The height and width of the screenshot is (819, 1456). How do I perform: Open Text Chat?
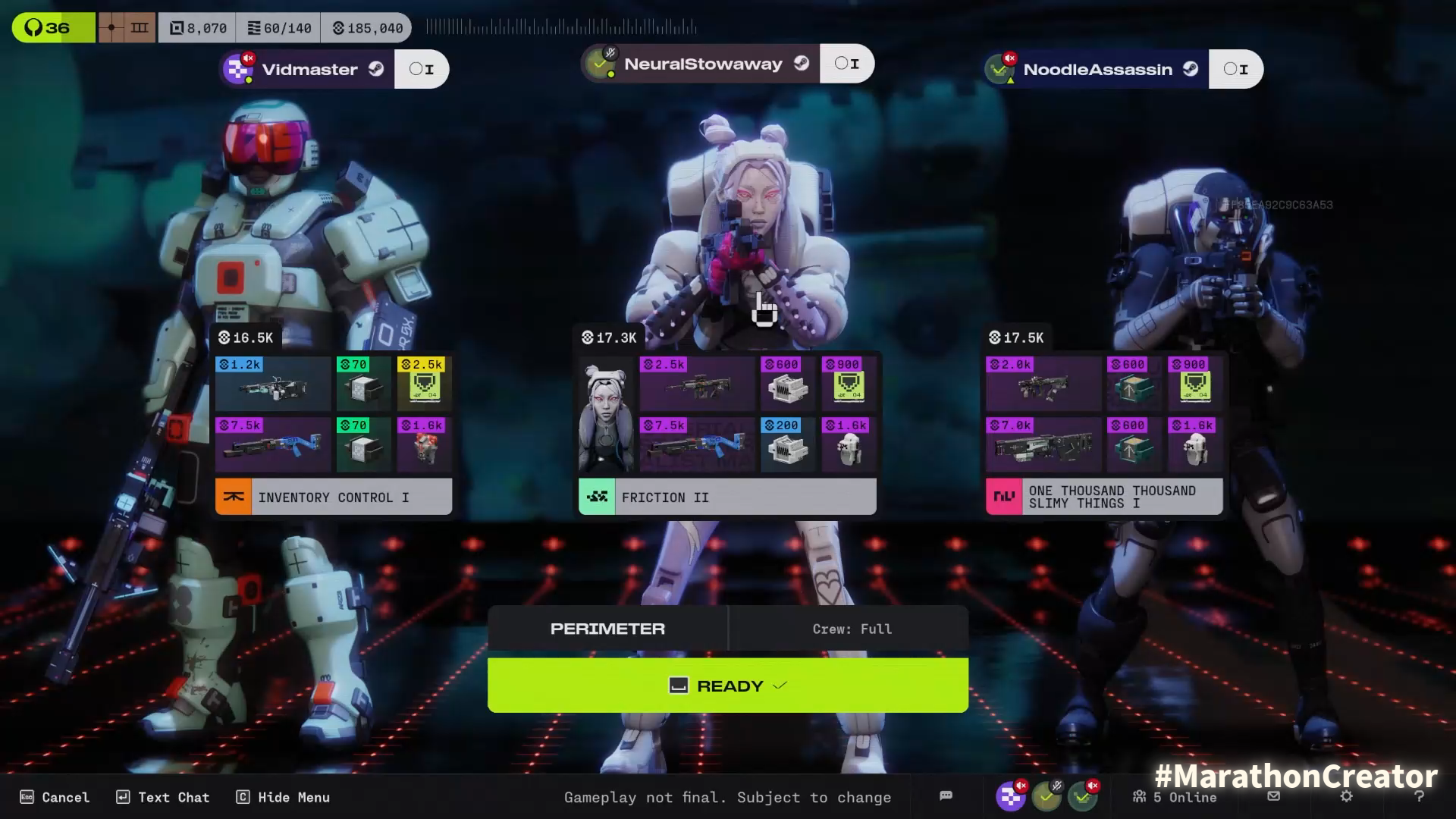pyautogui.click(x=162, y=797)
